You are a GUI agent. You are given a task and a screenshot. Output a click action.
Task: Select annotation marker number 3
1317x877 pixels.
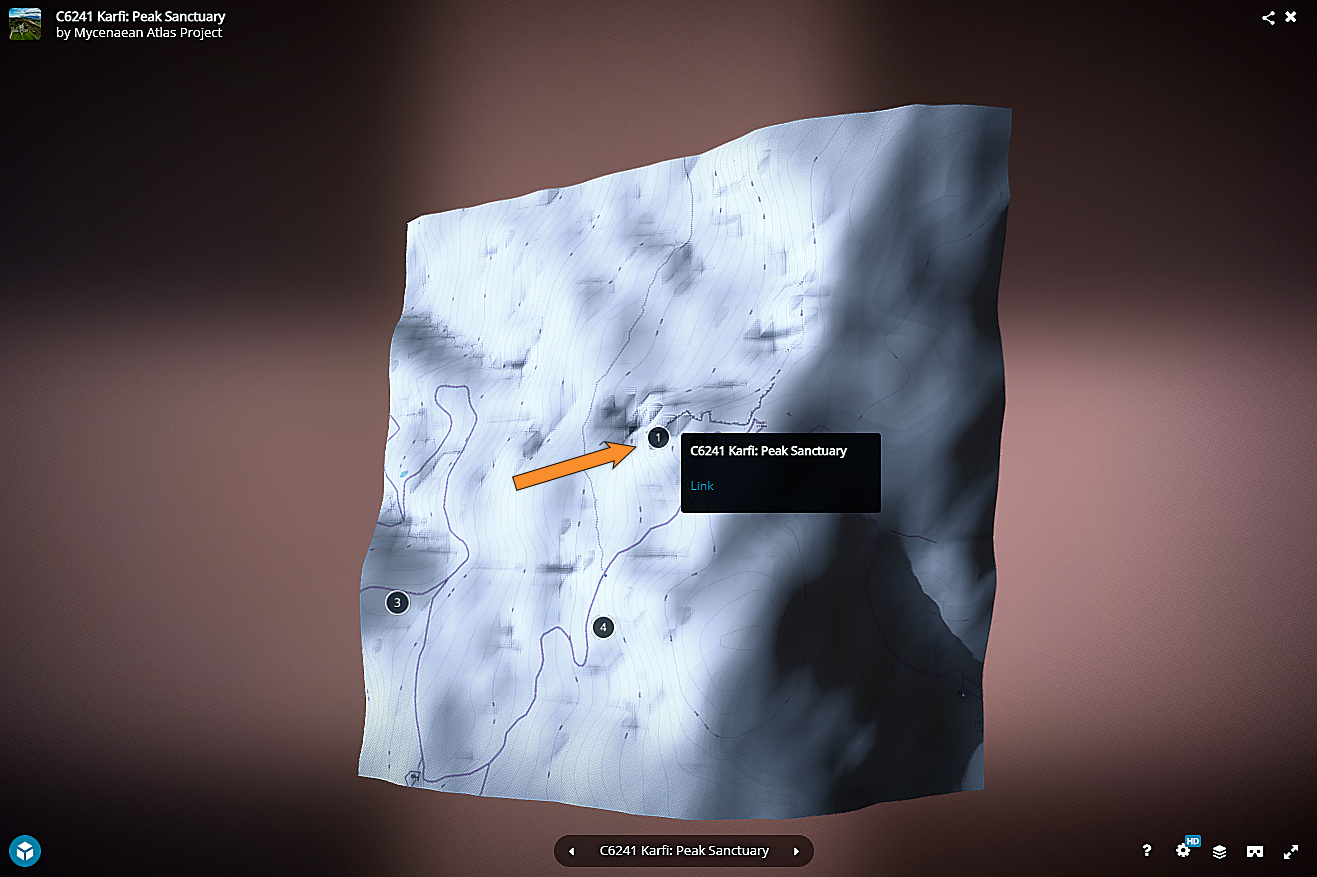click(397, 602)
